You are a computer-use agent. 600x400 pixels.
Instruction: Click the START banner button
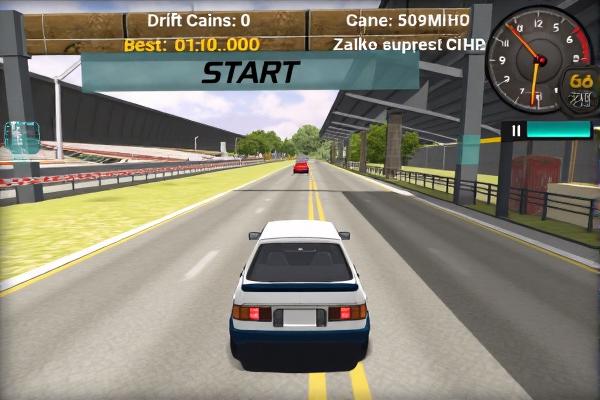coord(250,72)
